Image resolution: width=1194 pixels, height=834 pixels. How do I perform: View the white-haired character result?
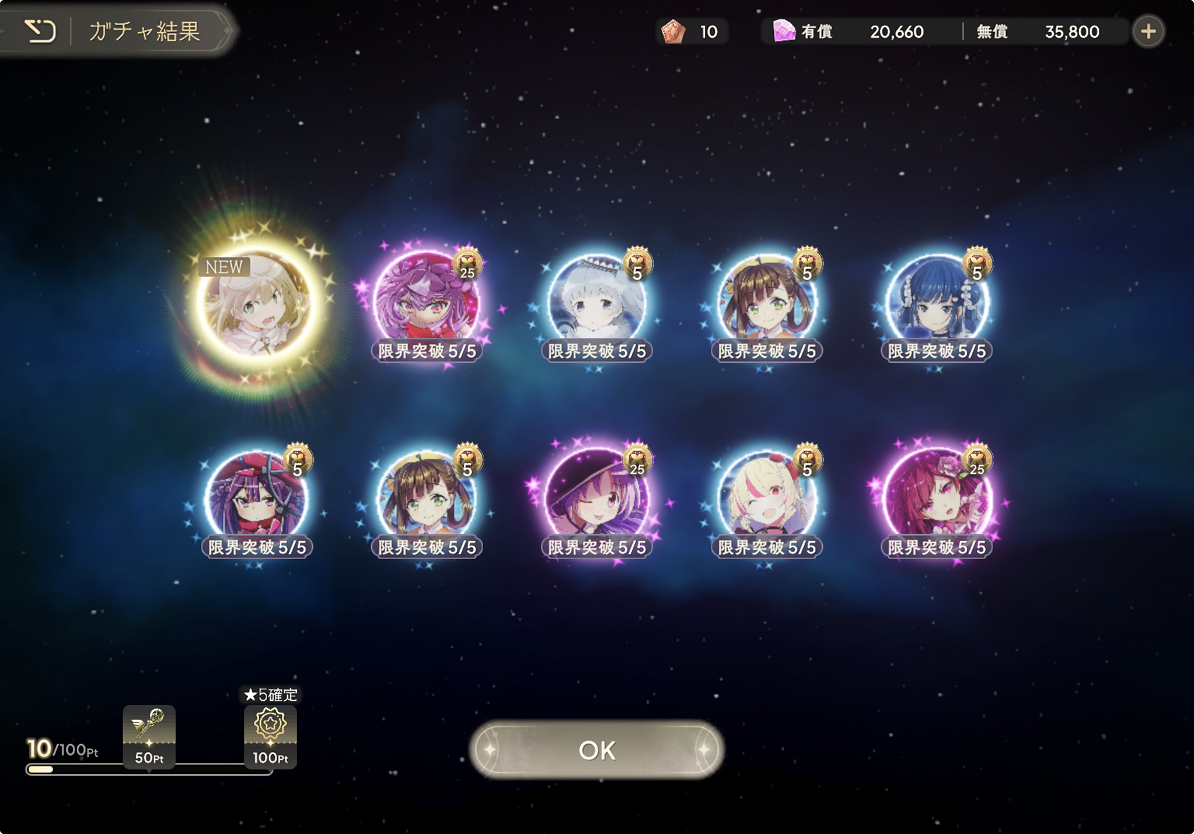point(597,301)
